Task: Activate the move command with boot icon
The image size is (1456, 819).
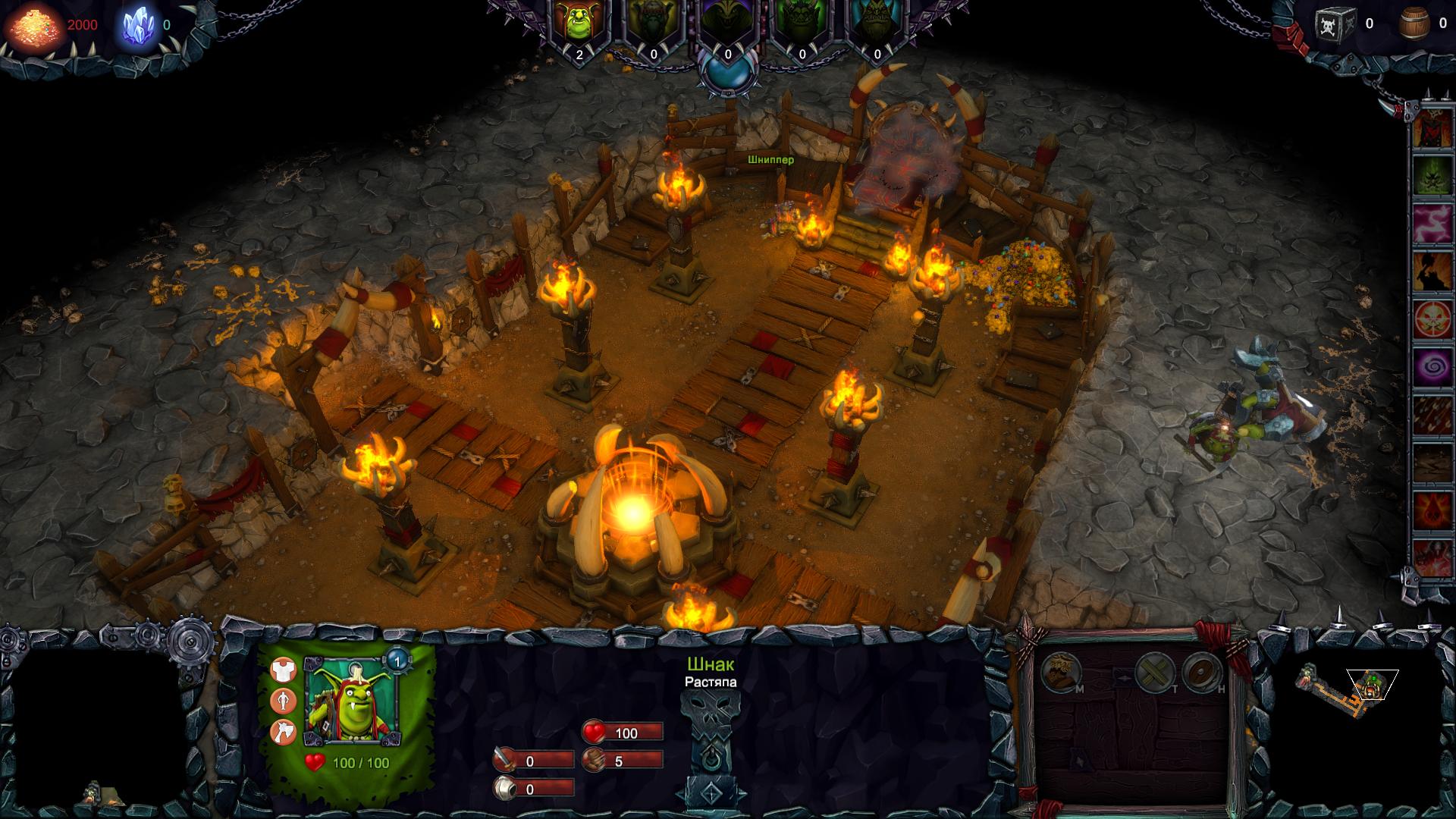Action: [x=1059, y=671]
